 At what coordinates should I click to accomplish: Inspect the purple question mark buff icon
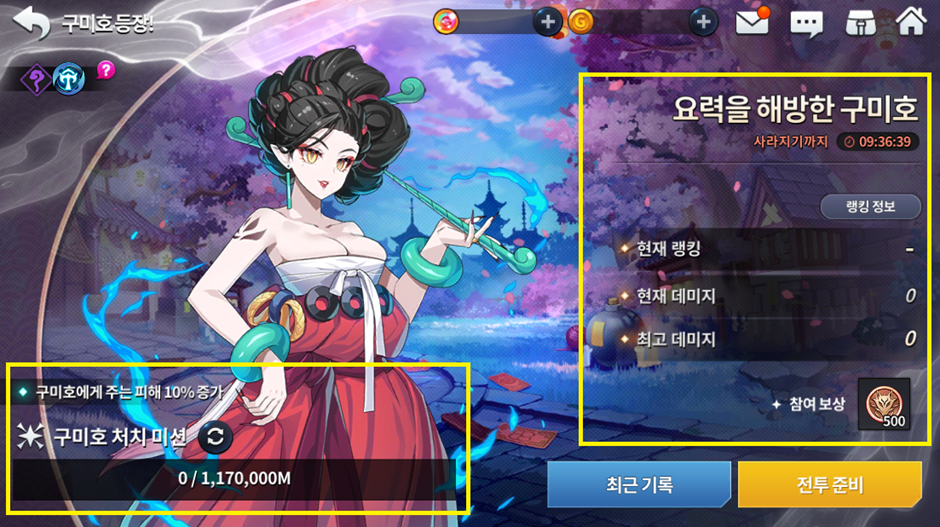pyautogui.click(x=37, y=76)
